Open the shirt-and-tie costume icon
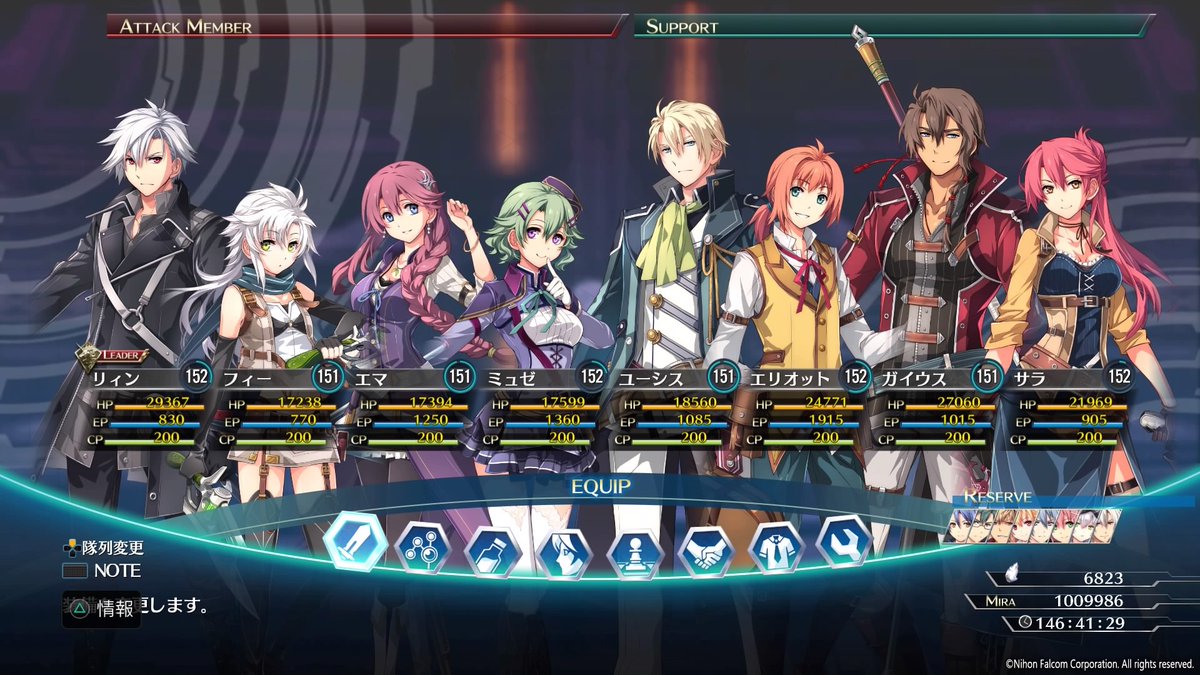Screen dimensions: 1200x675 [x=777, y=548]
